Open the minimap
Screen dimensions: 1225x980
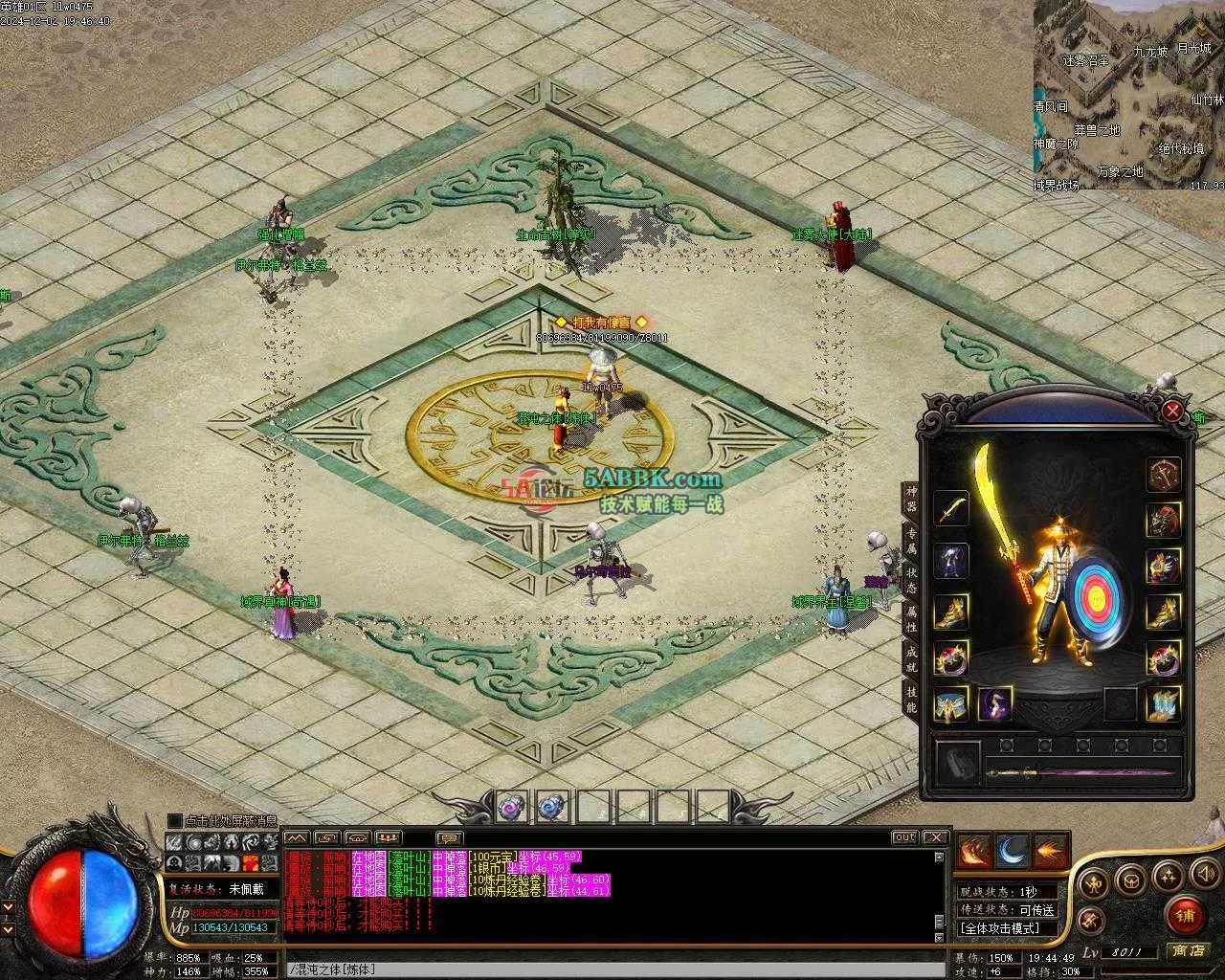[x=1128, y=95]
